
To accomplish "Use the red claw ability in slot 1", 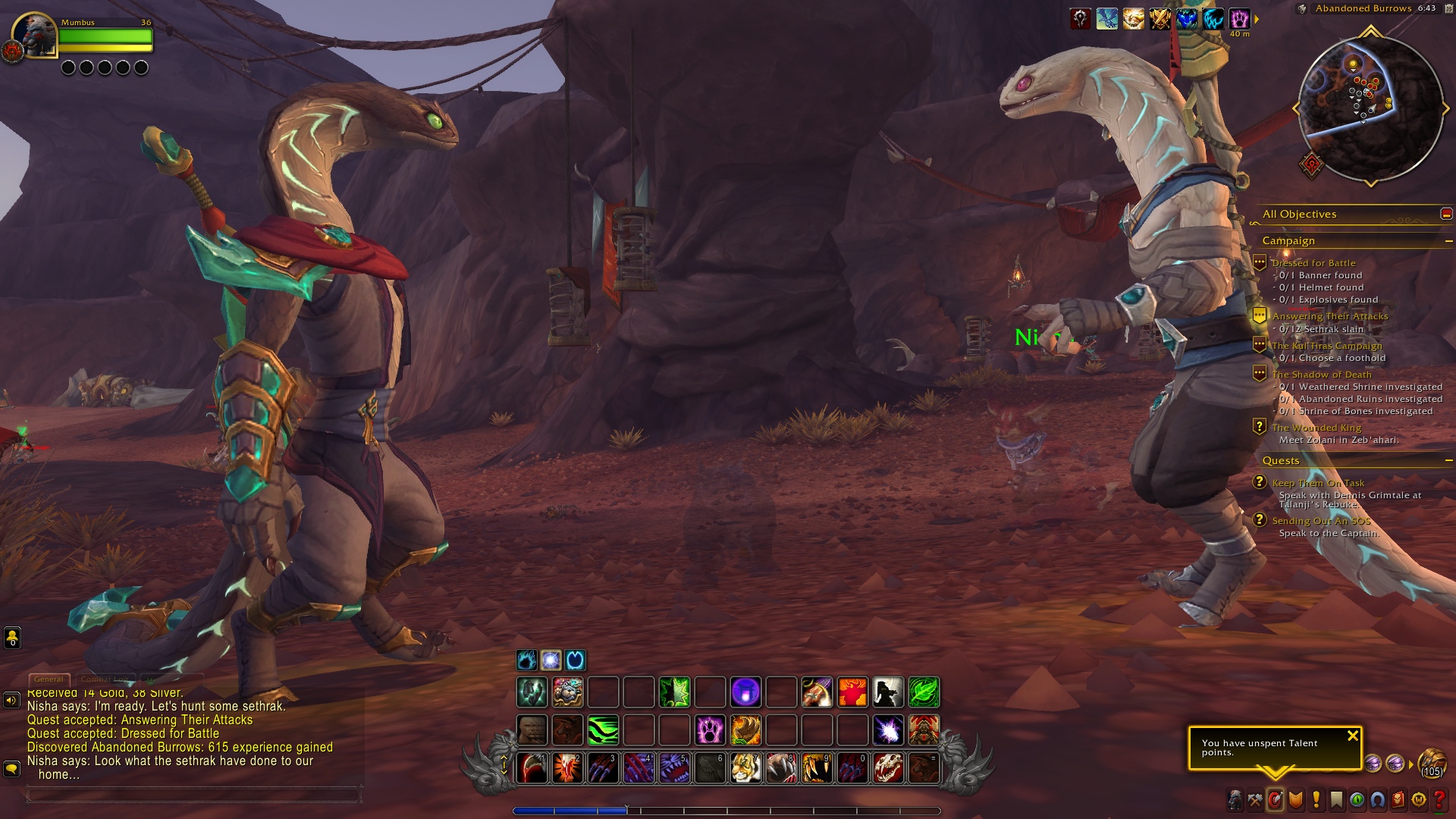I will tap(532, 768).
